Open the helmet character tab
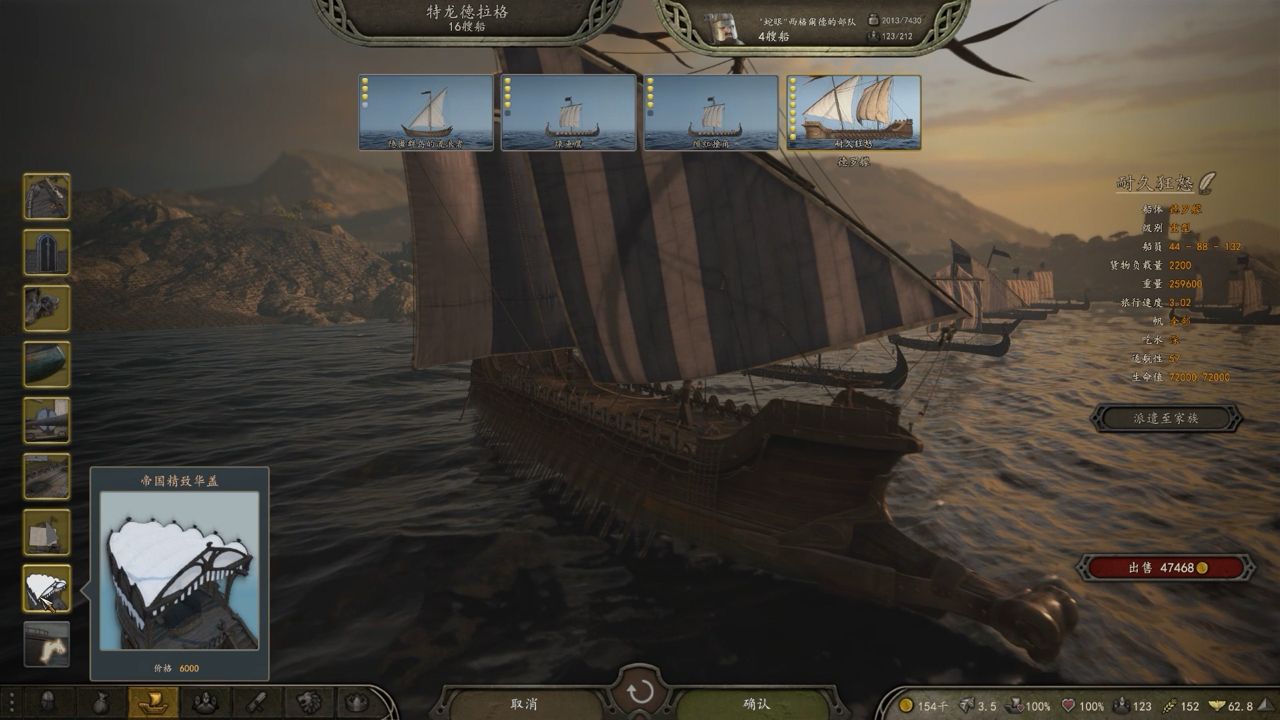 pos(48,703)
